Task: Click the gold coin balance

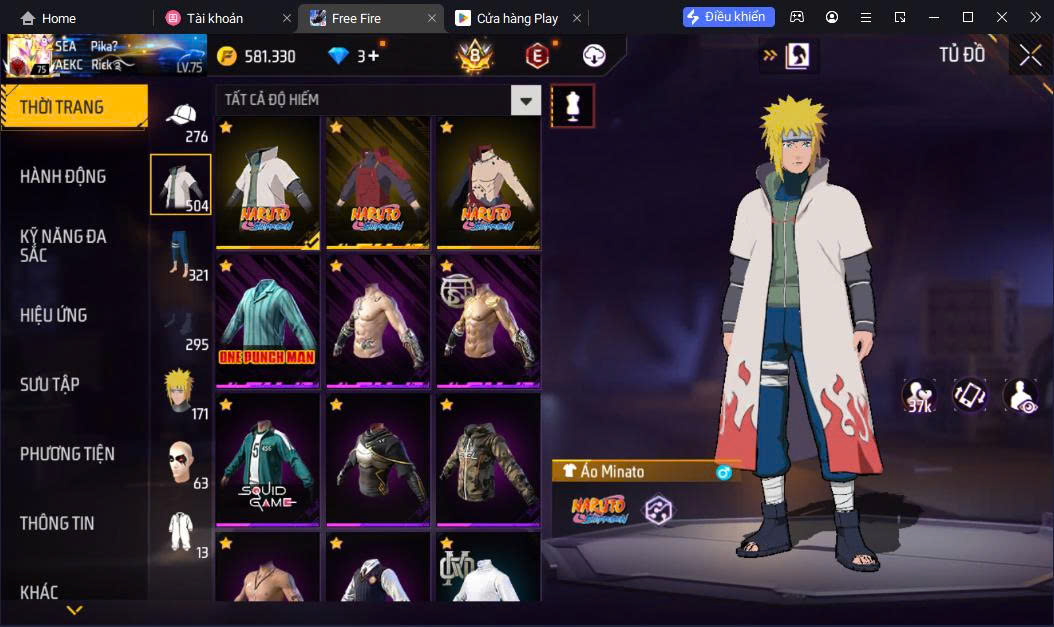Action: (x=257, y=56)
